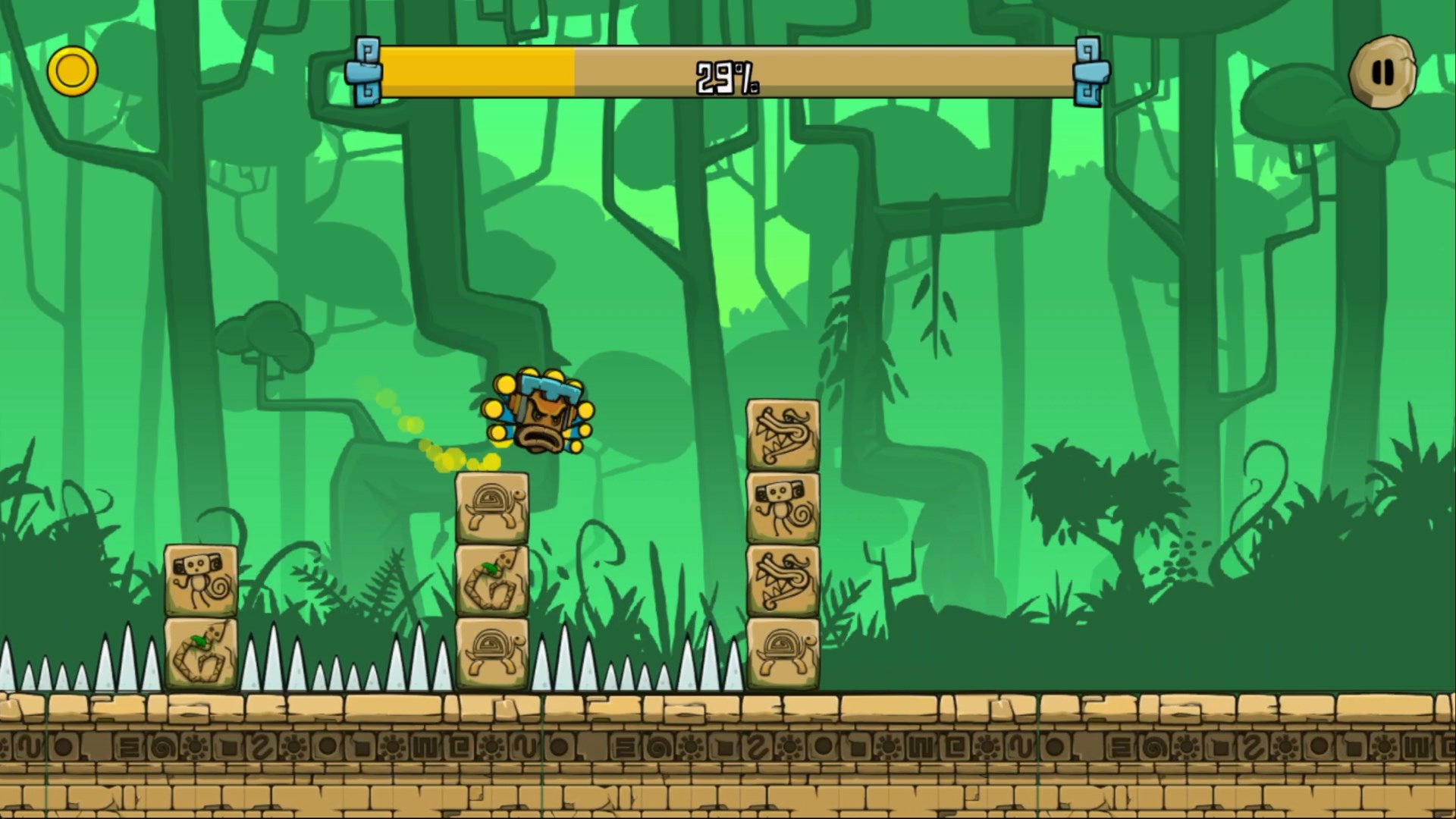Click the lizard glyph block in the middle tower

click(x=493, y=582)
